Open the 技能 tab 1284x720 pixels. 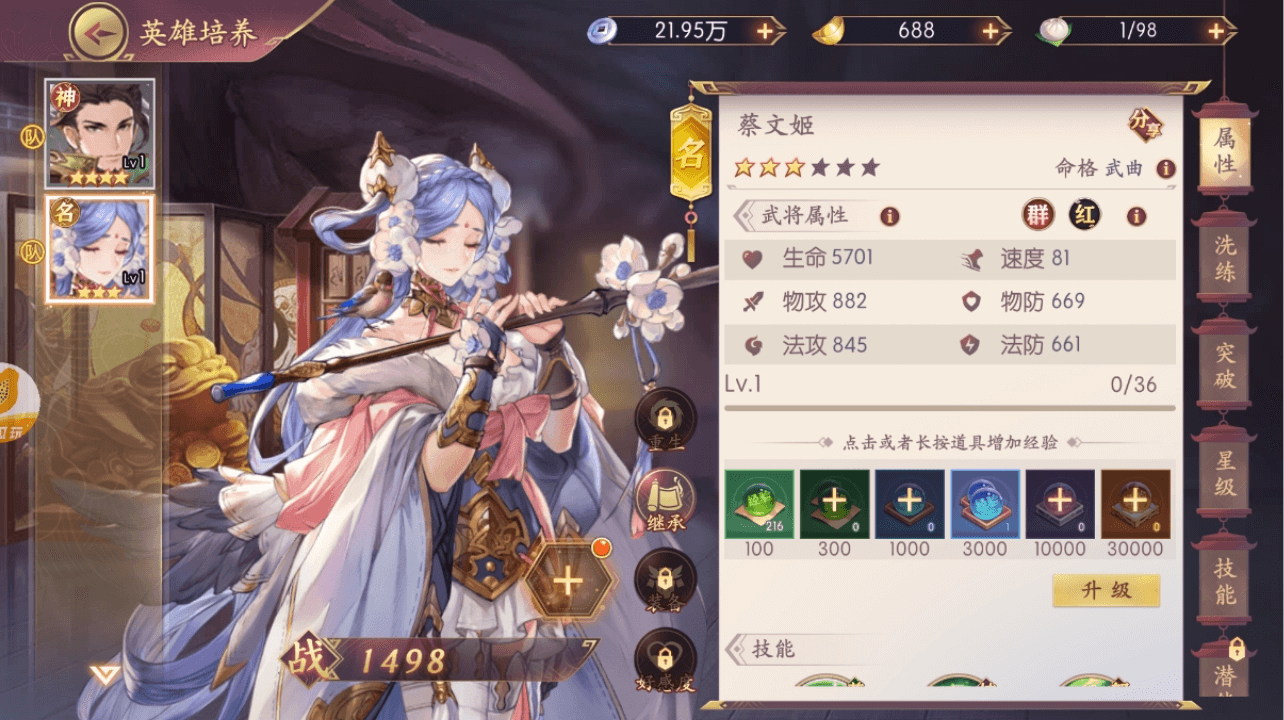click(1224, 582)
